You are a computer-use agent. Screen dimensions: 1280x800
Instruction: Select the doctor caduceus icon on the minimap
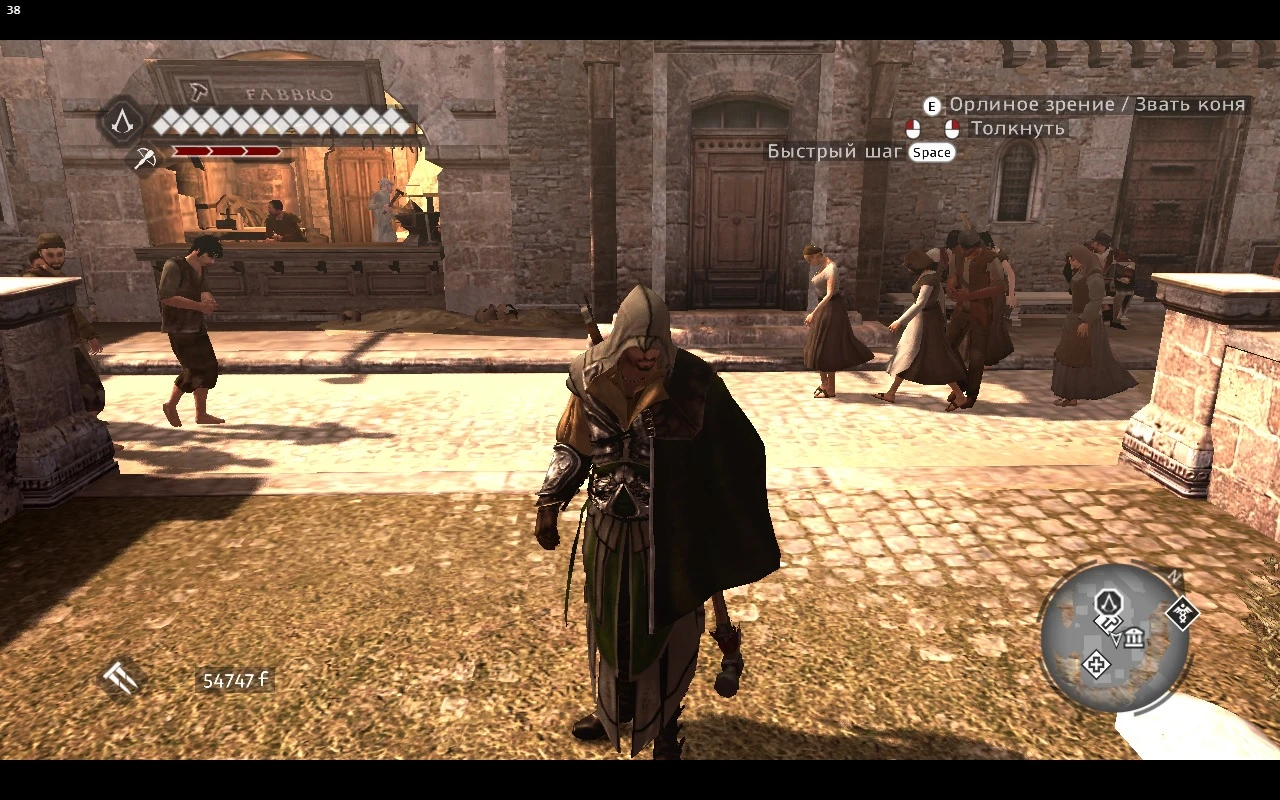(1182, 614)
